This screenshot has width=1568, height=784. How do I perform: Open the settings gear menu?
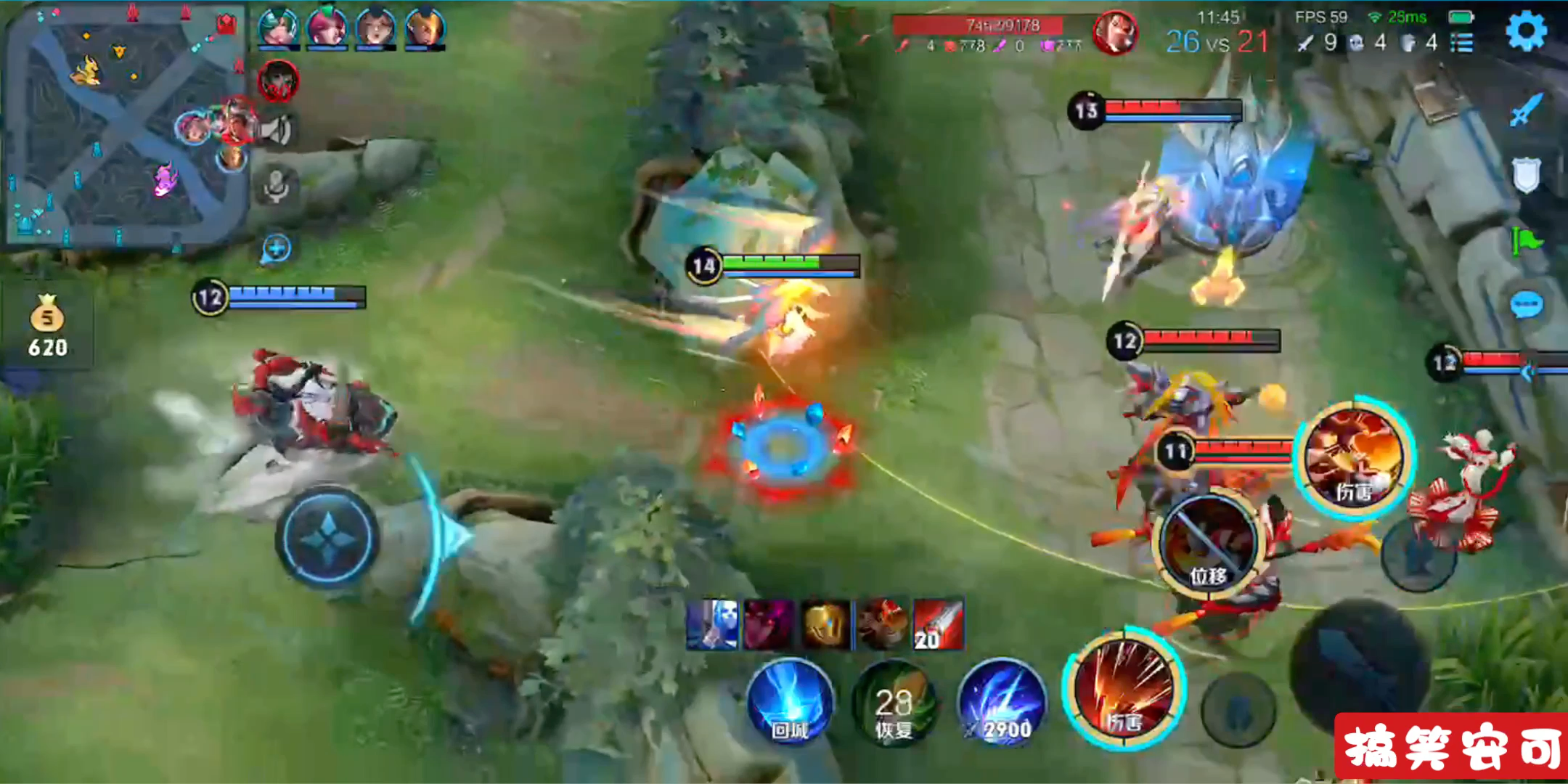click(1527, 31)
